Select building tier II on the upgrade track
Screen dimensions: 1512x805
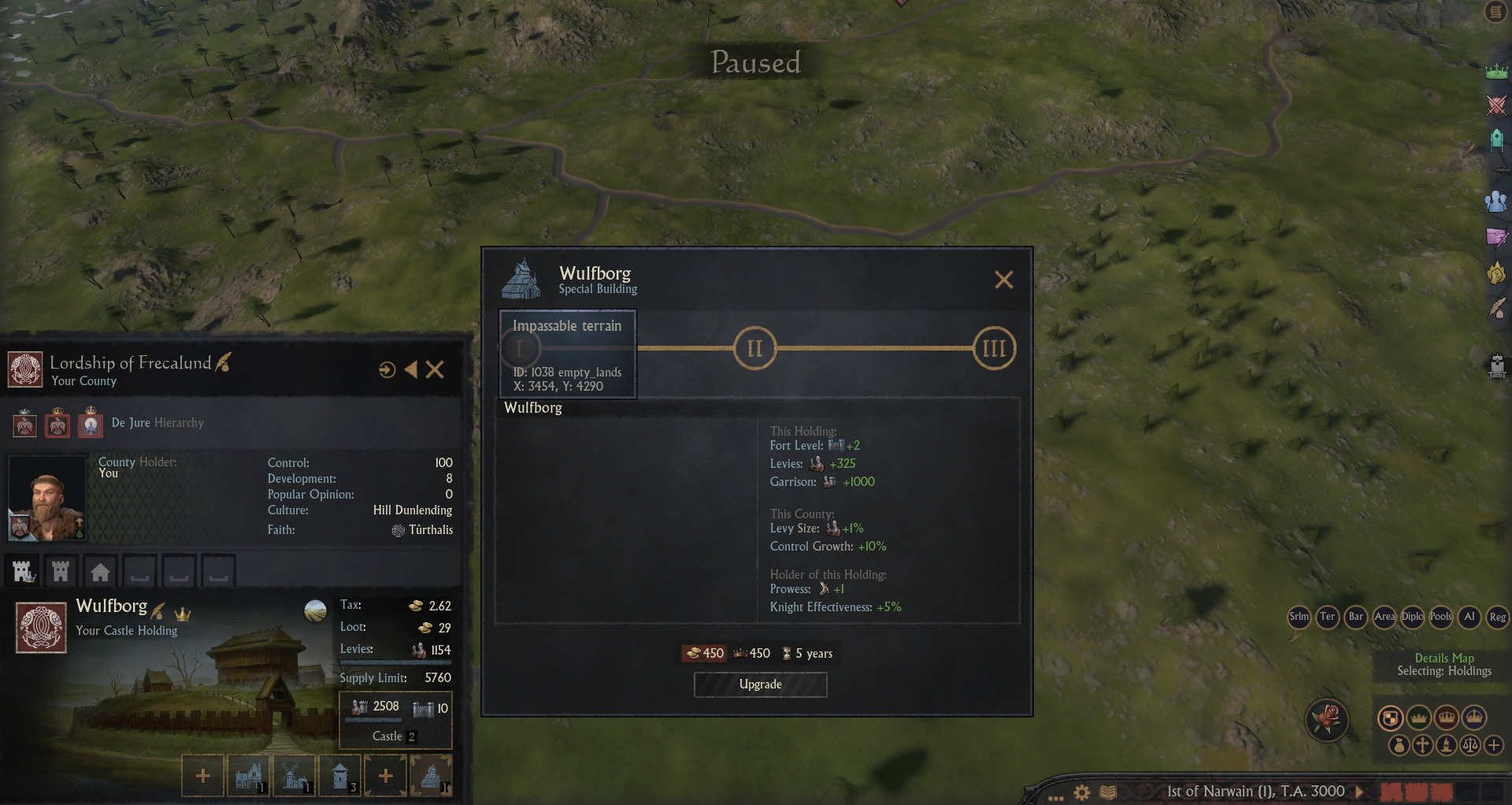click(754, 348)
